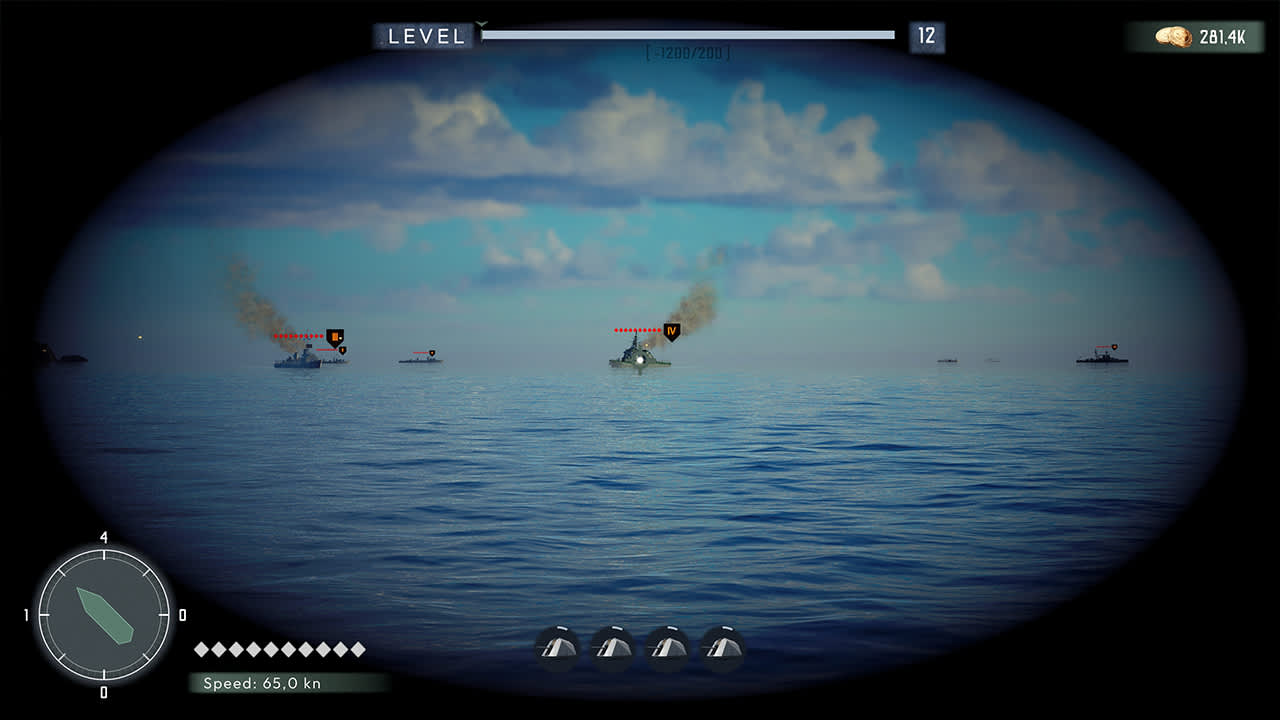The image size is (1280, 720).
Task: Target the burning battleship in the center
Action: [638, 358]
